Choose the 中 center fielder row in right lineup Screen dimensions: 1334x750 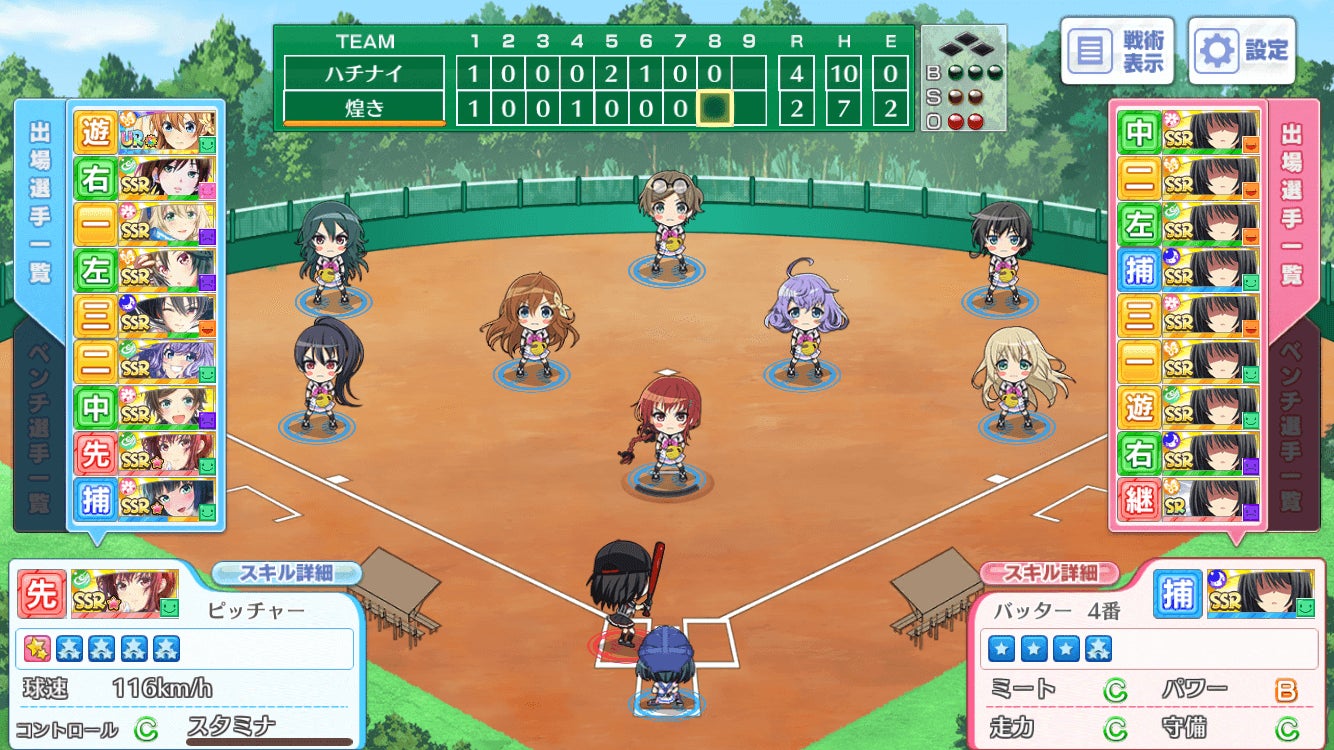(x=1188, y=131)
